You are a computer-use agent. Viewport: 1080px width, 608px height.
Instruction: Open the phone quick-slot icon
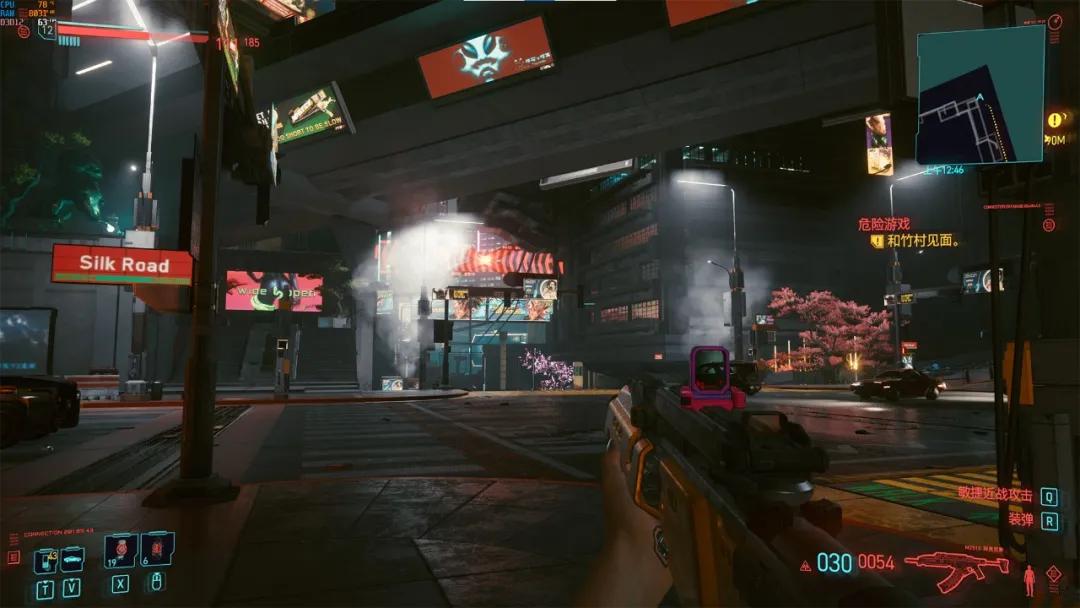[x=45, y=560]
